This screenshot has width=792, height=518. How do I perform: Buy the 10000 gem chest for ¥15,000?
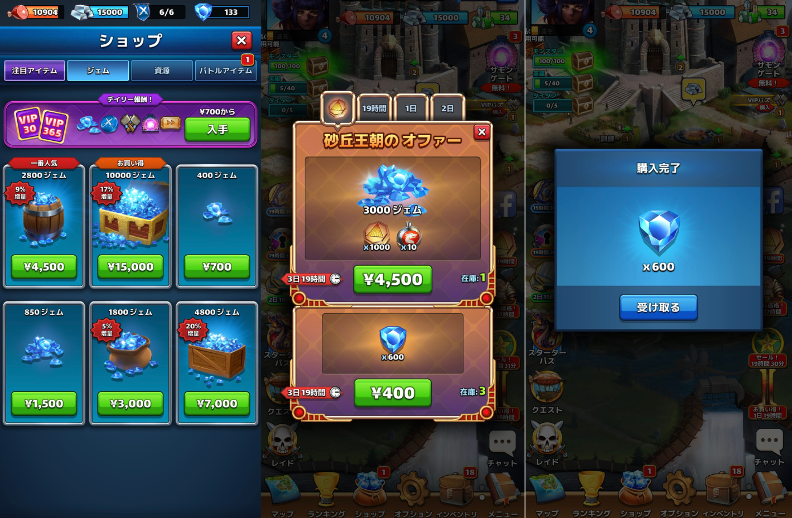click(x=130, y=267)
